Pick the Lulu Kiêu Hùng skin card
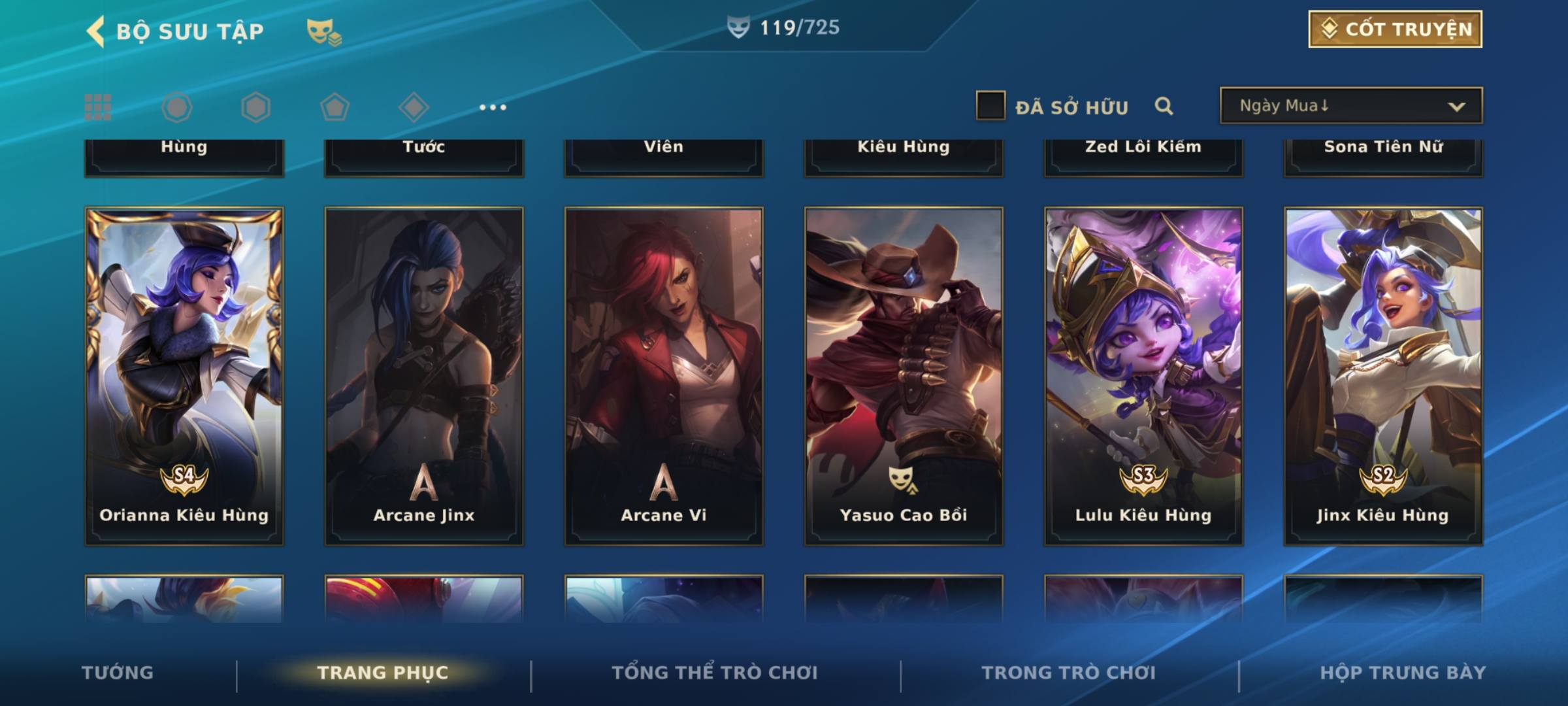Image resolution: width=1568 pixels, height=706 pixels. tap(1143, 376)
